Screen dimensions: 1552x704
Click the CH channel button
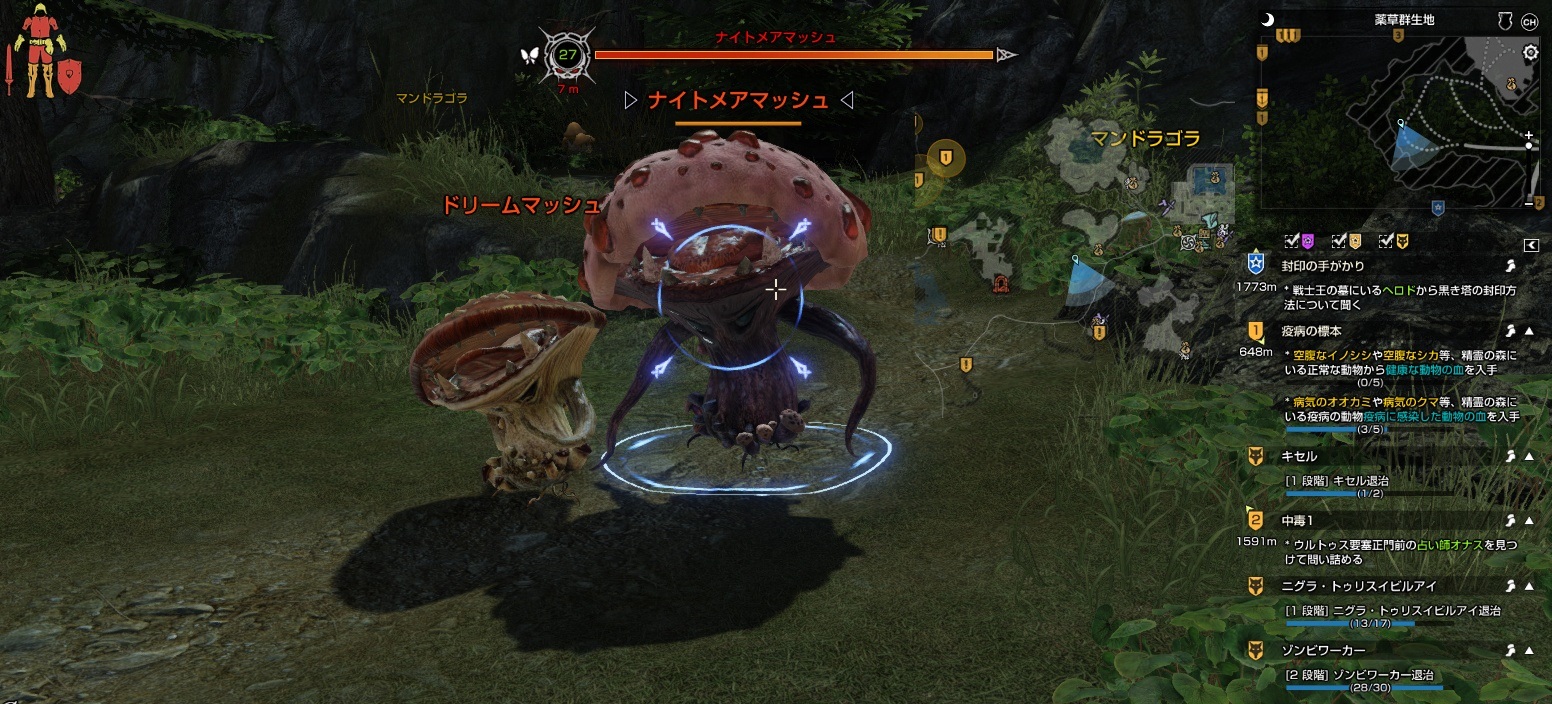point(1529,20)
